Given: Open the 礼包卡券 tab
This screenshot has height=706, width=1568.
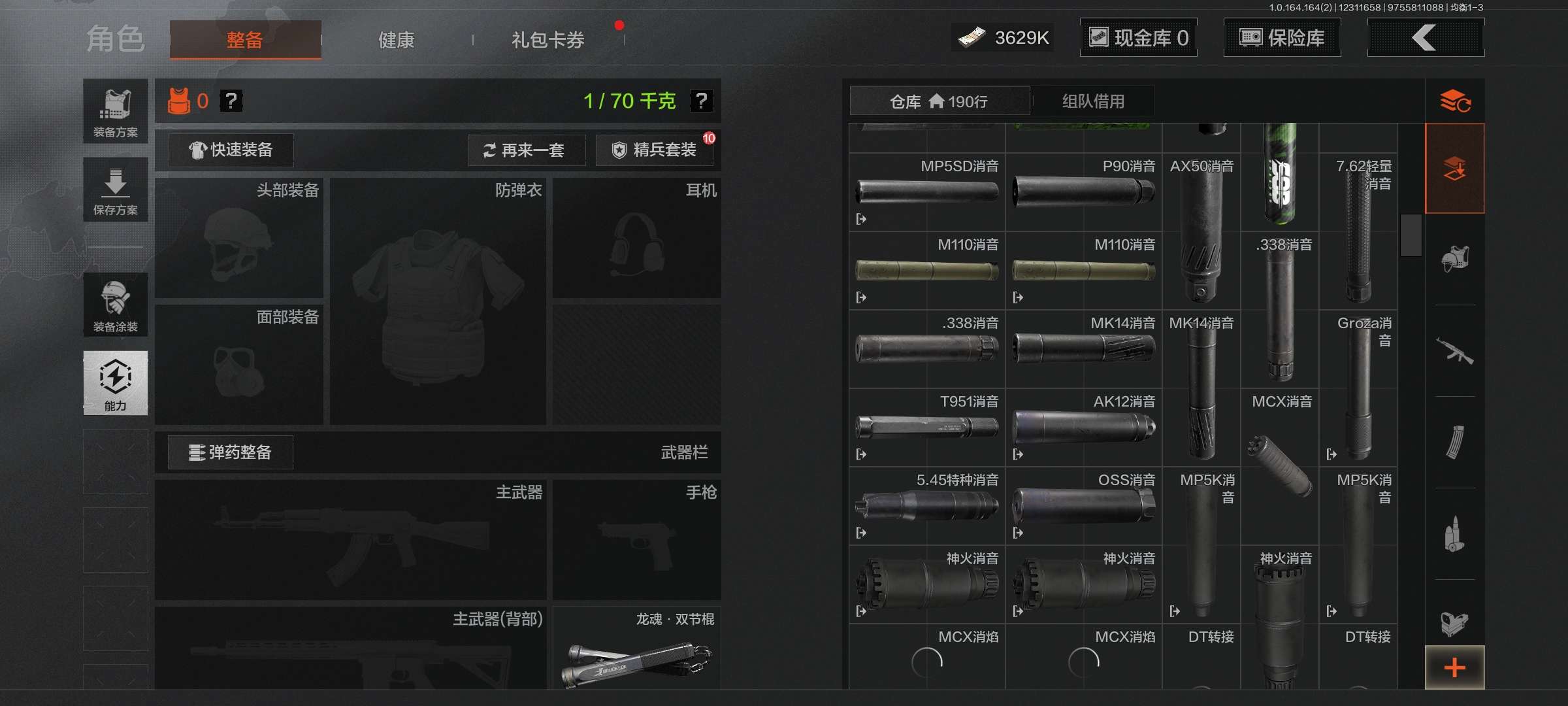Looking at the screenshot, I should (547, 40).
